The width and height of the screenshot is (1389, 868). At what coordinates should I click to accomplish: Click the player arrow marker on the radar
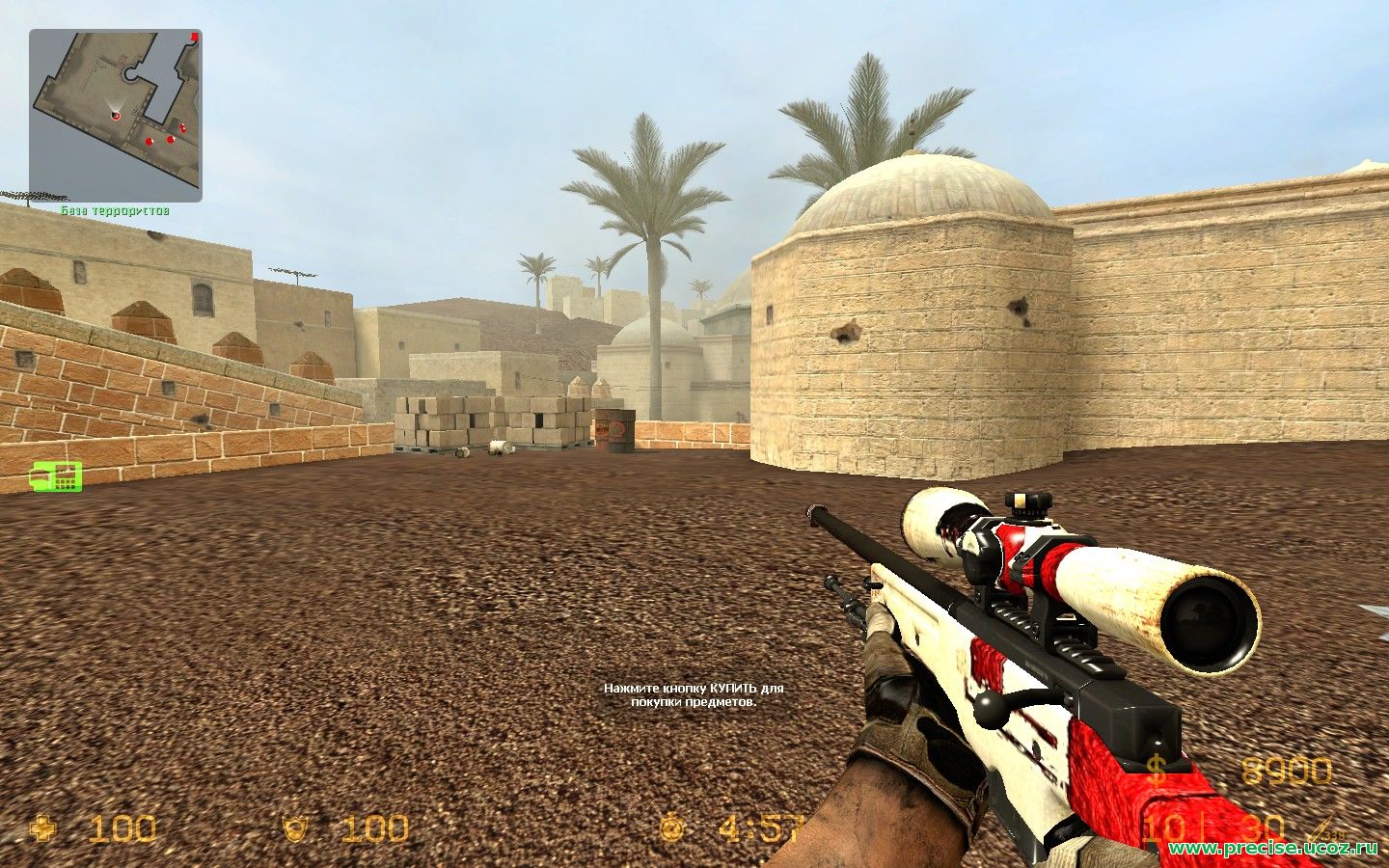115,114
